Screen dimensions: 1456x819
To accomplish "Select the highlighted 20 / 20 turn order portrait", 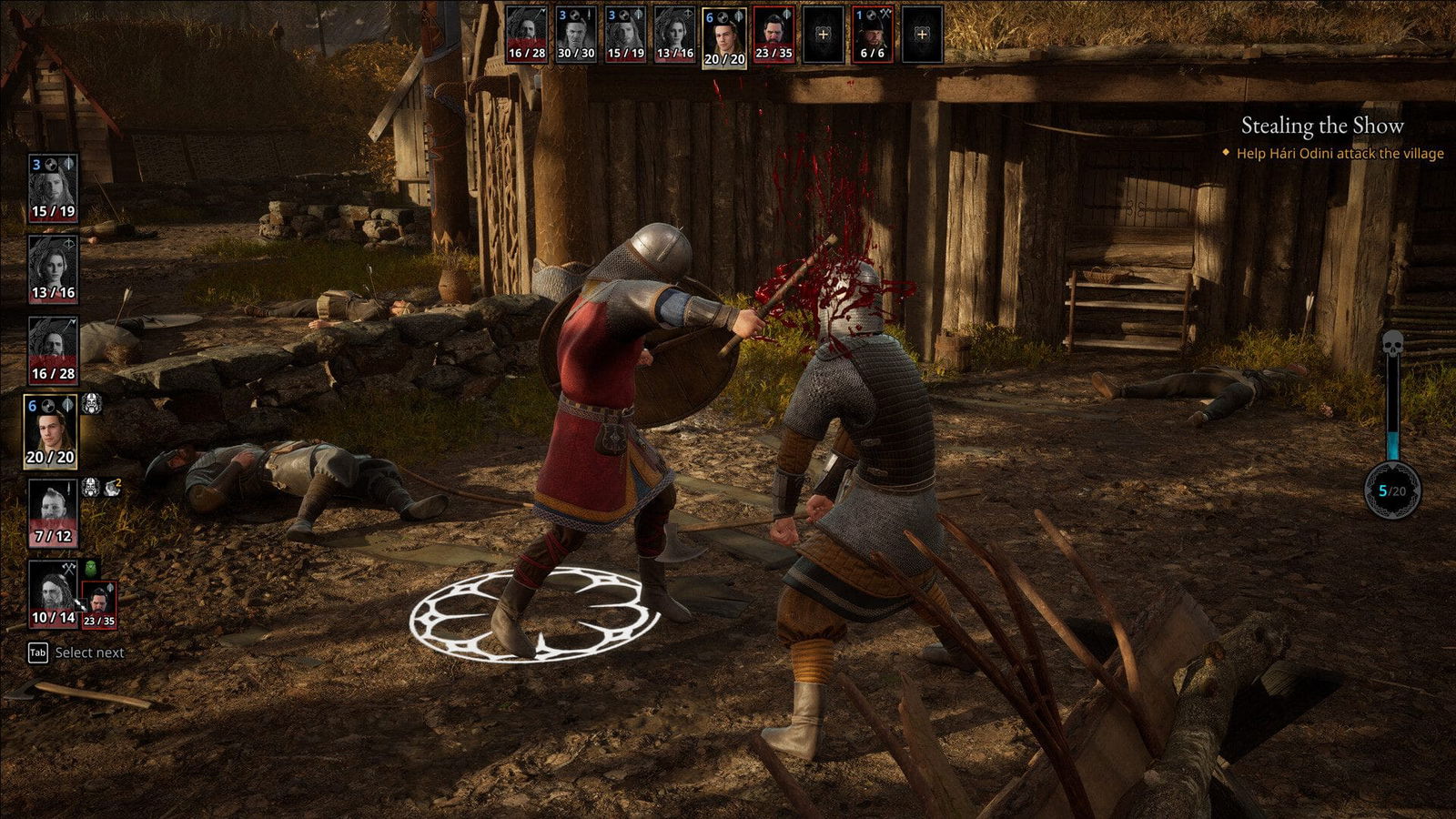I will point(724,37).
